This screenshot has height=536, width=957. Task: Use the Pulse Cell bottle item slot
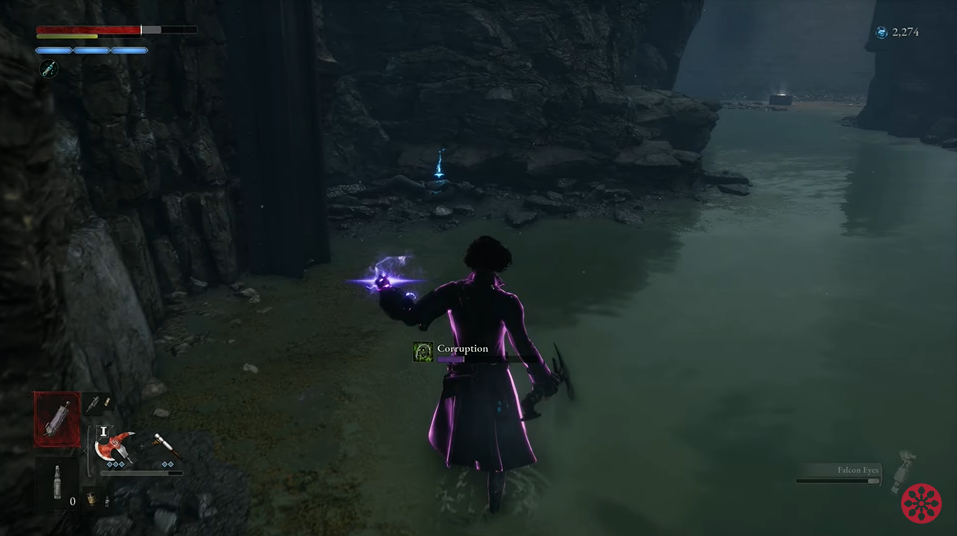click(57, 483)
